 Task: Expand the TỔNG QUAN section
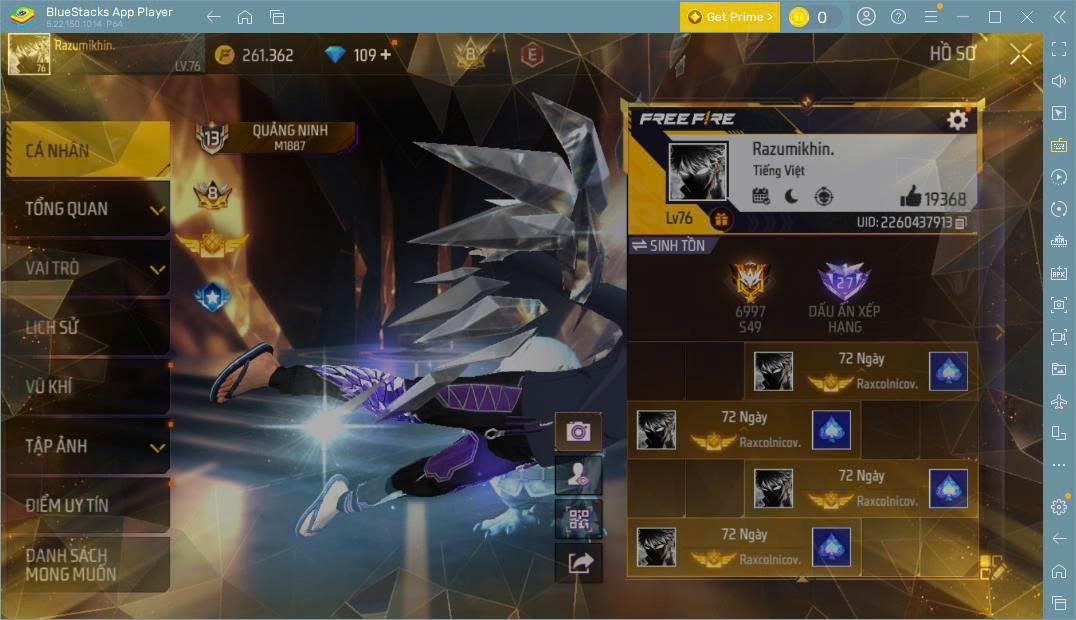click(x=86, y=209)
